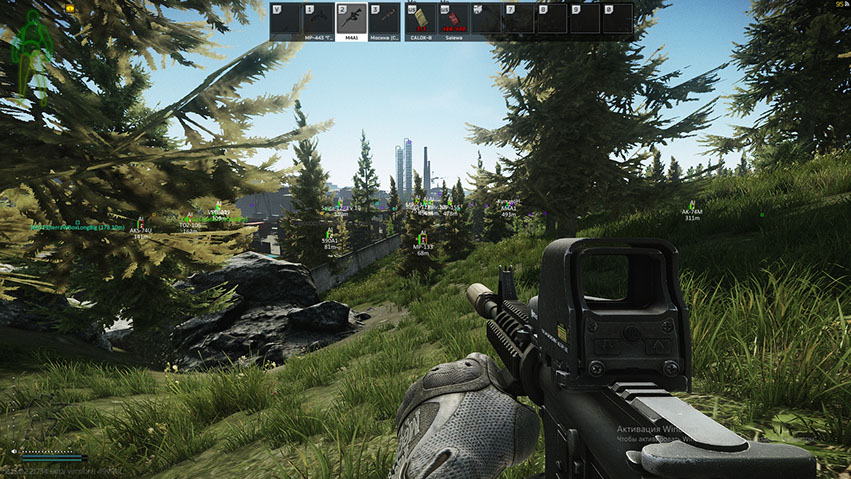Choose the Salewa first aid kit slot
851x479 pixels.
point(453,20)
